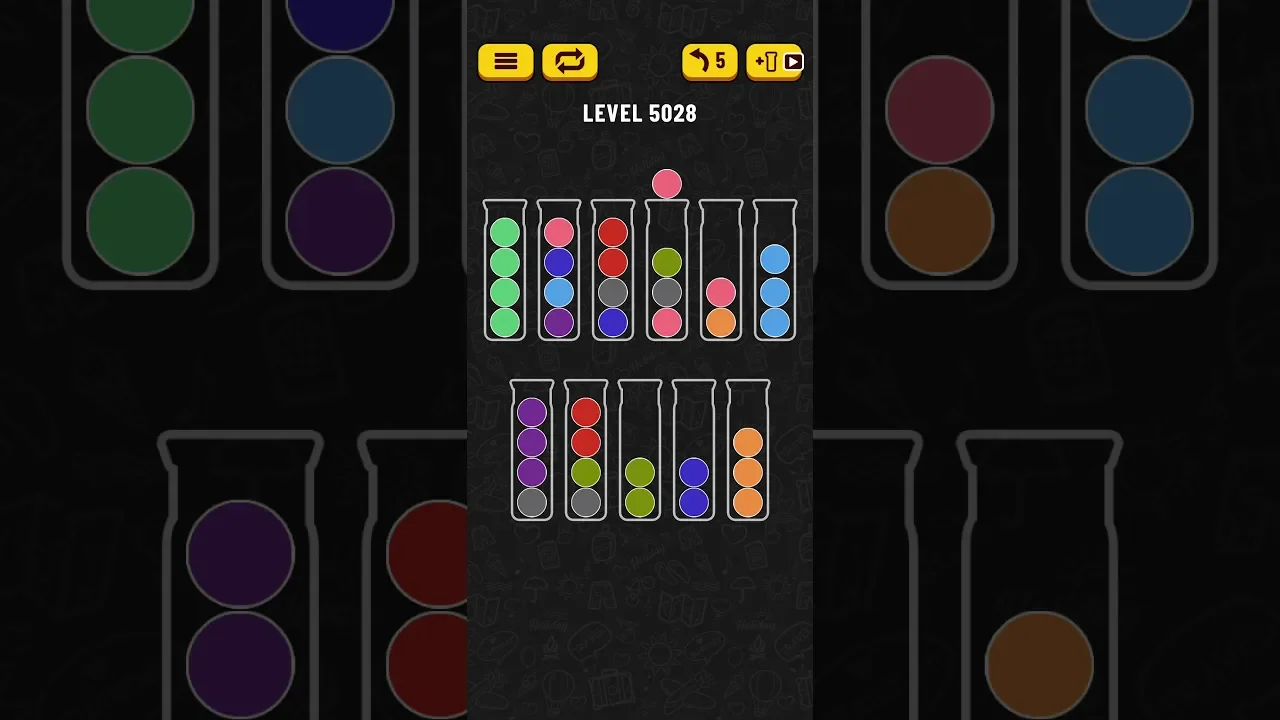Open the hamburger menu button
The height and width of the screenshot is (720, 1280).
[506, 62]
